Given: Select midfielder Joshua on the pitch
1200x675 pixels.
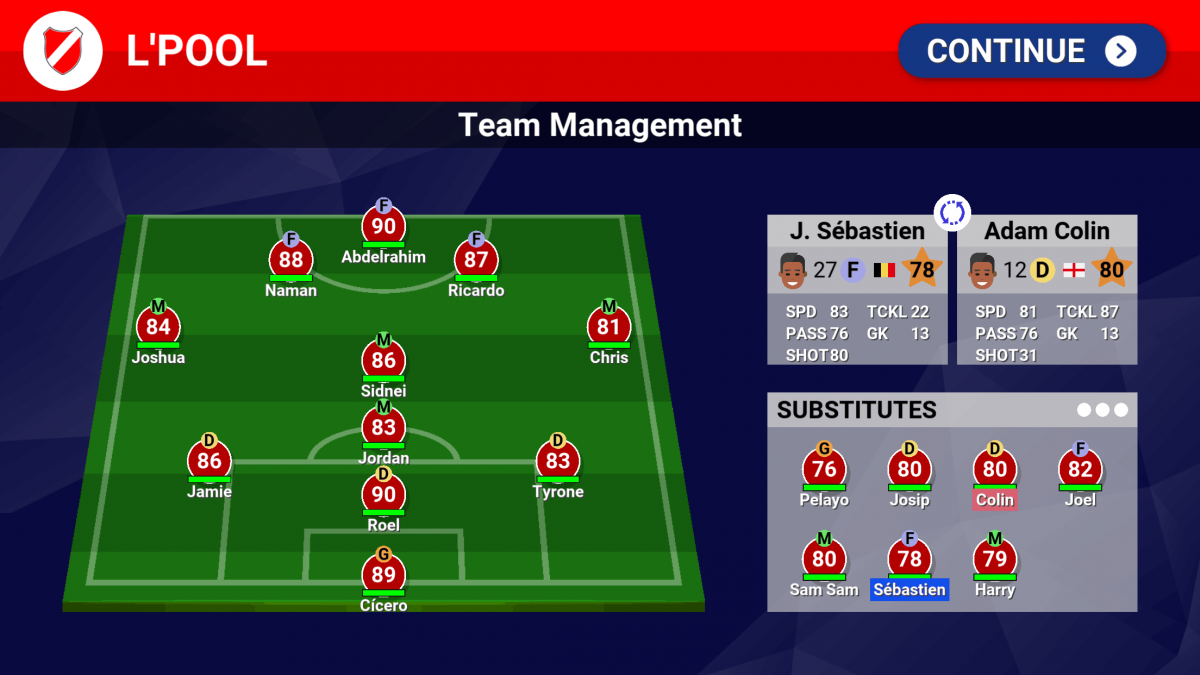Looking at the screenshot, I should [x=158, y=327].
